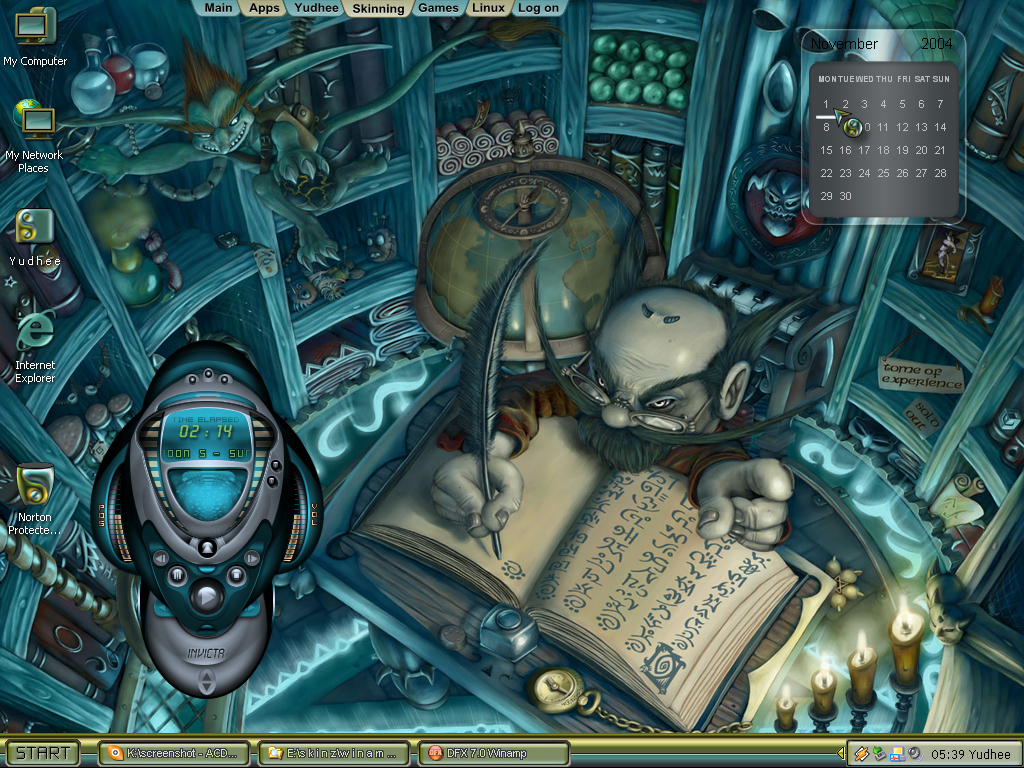Stop playback in the Invicta player
Screen dimensions: 1024x768
coord(235,575)
